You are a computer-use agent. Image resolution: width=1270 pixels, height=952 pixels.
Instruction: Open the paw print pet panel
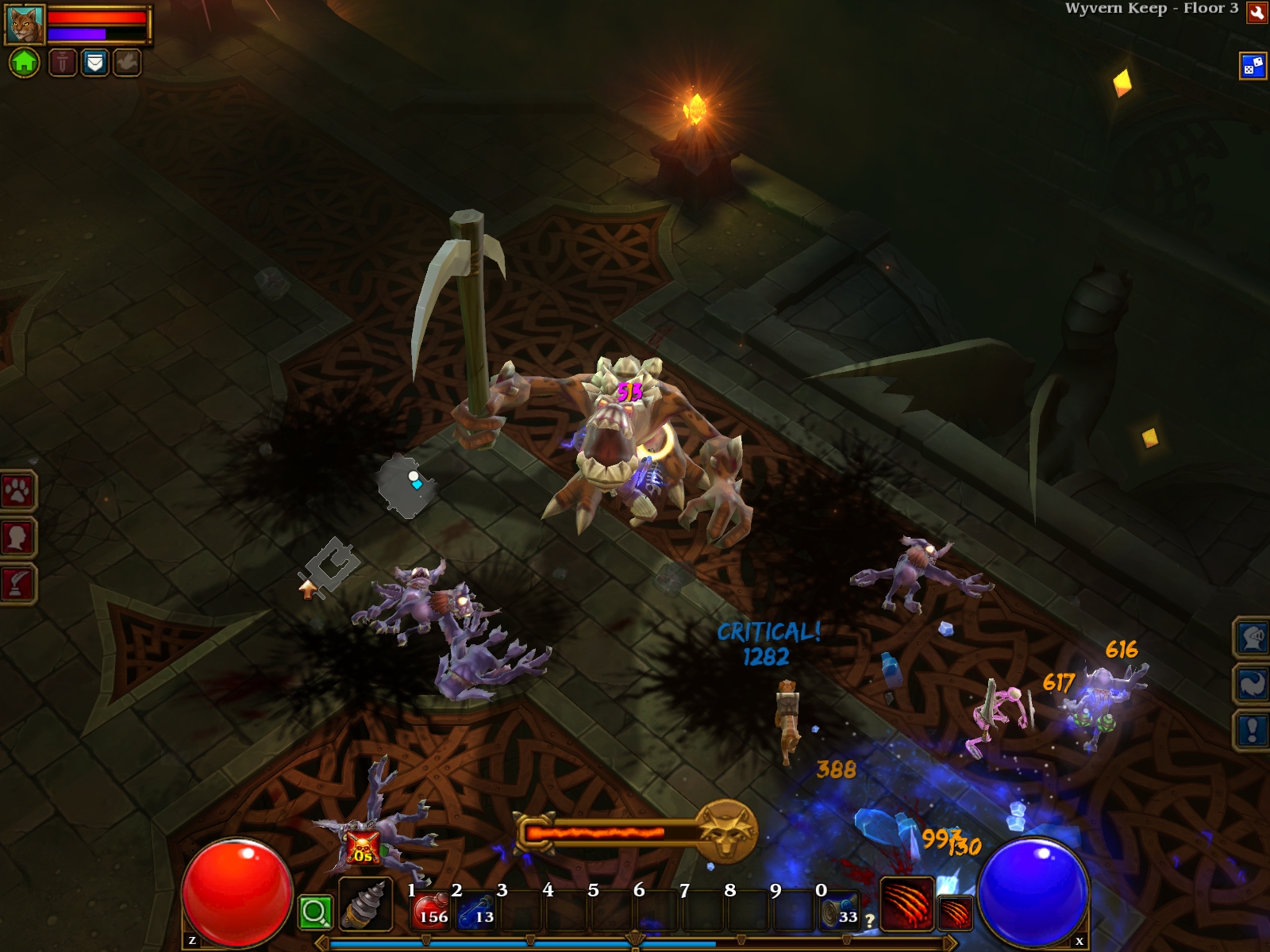17,492
